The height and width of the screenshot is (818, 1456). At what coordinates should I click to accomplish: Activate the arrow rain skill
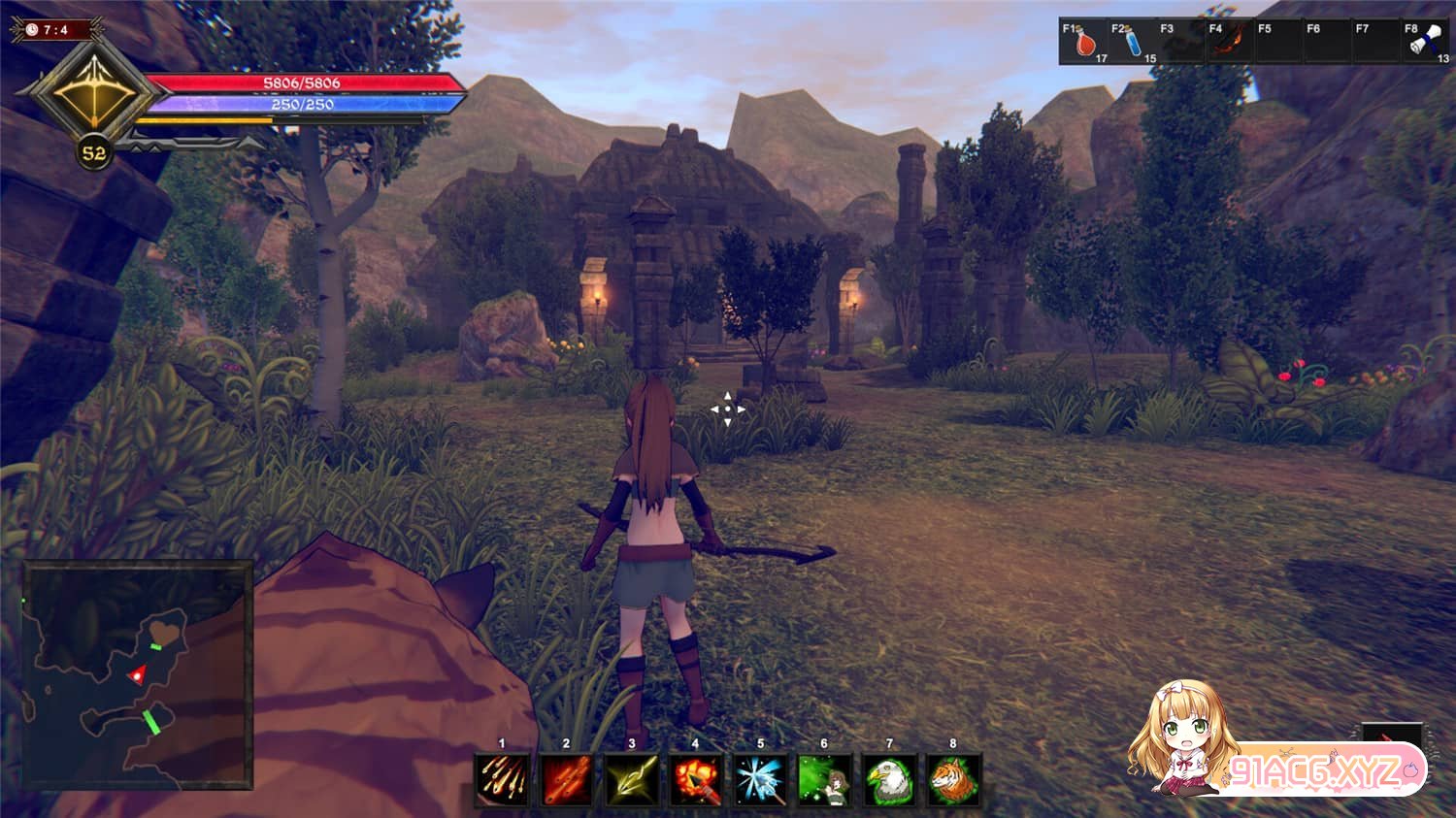point(503,780)
